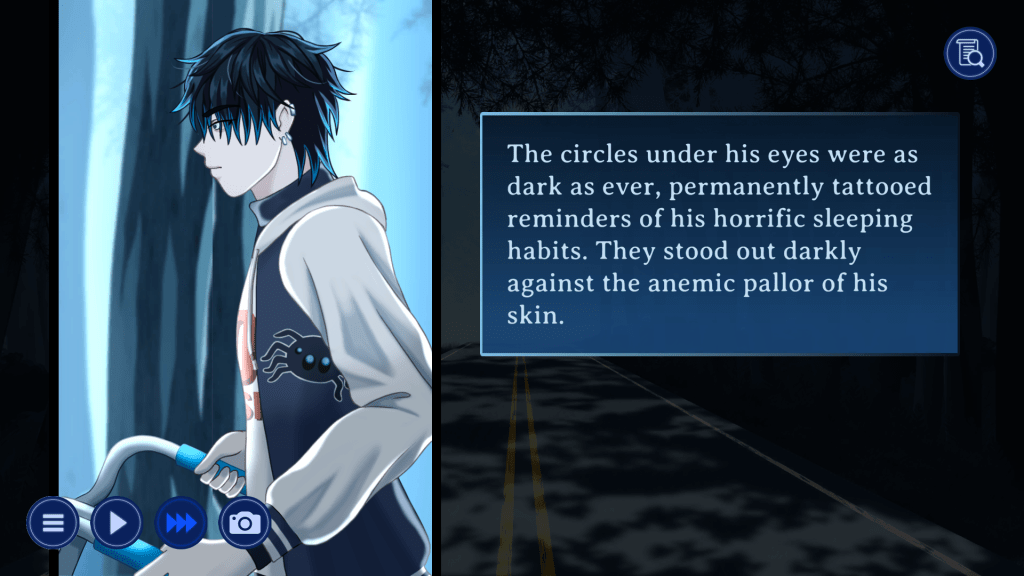Start auto-play with the play button
The image size is (1024, 576).
tap(117, 522)
